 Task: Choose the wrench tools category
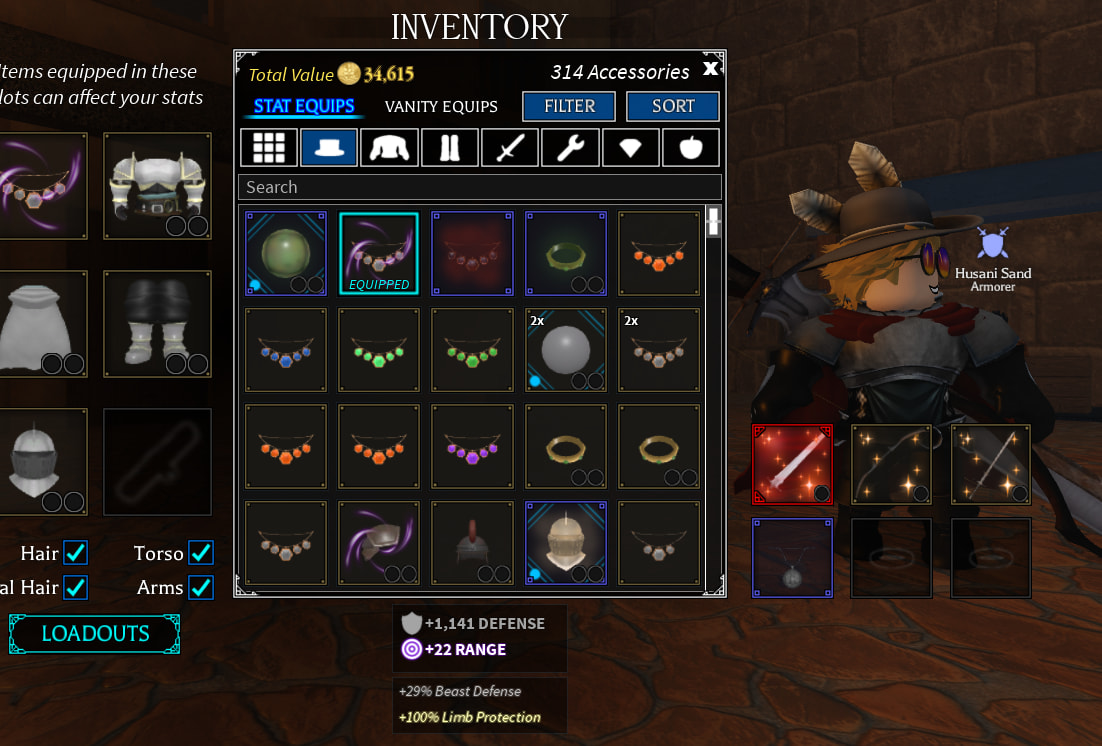[x=570, y=148]
